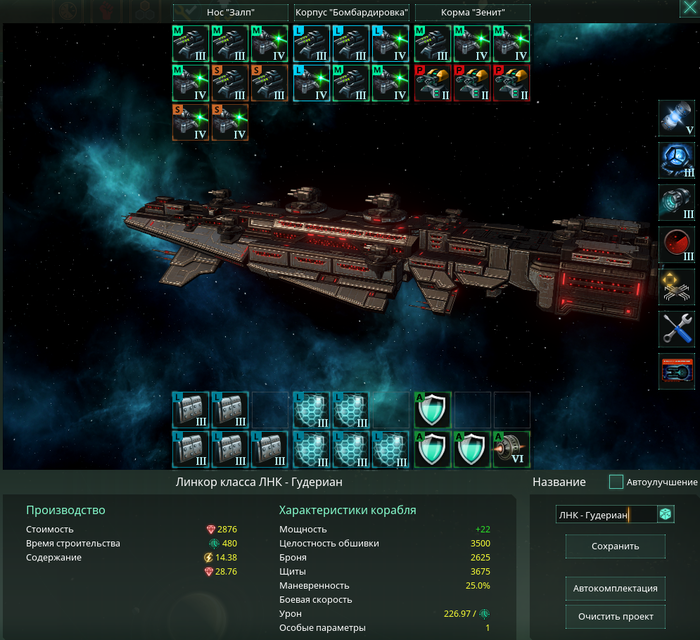Click the Автокомплектация button
Viewport: 700px width, 640px height.
point(615,587)
